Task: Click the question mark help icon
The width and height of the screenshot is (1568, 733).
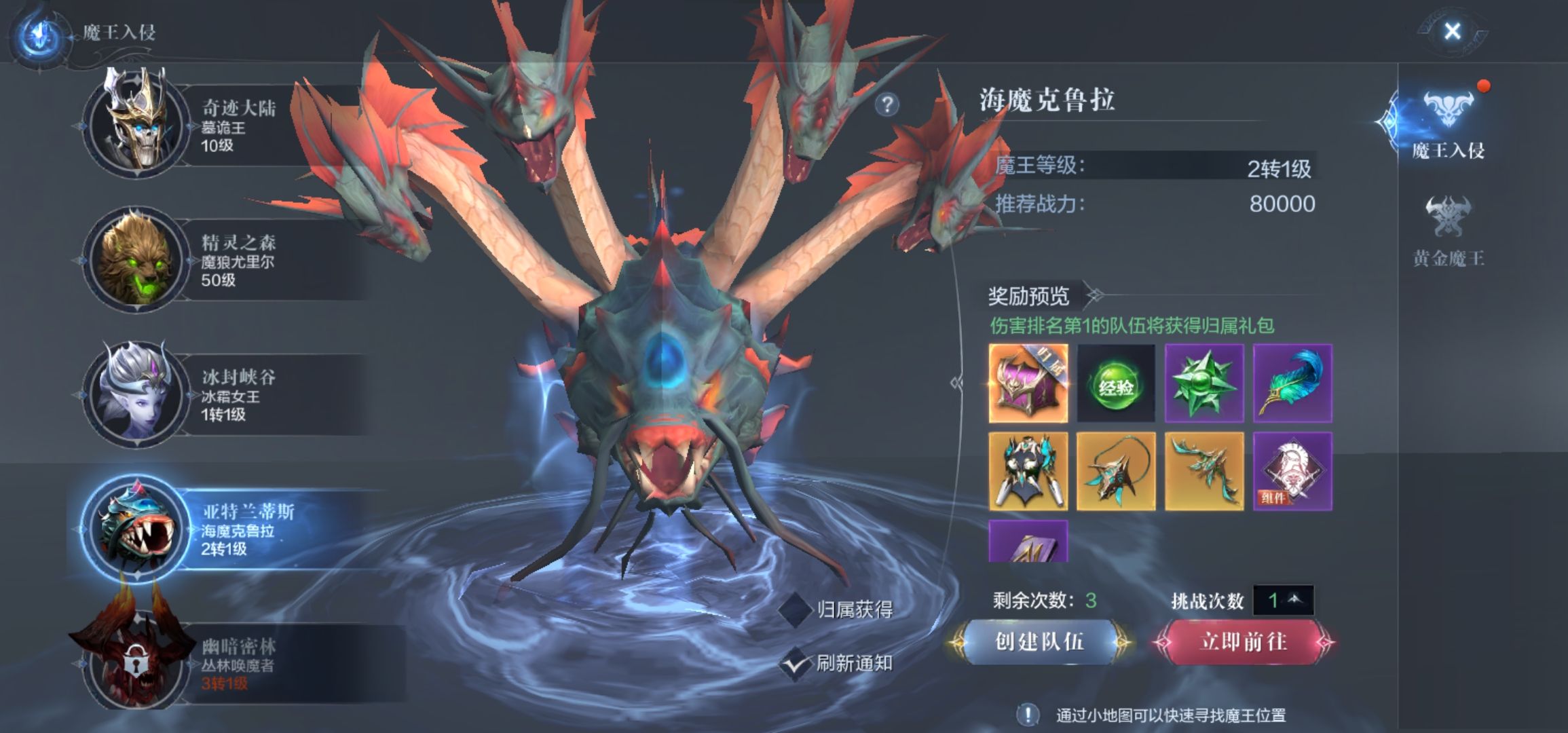Action: pos(886,104)
